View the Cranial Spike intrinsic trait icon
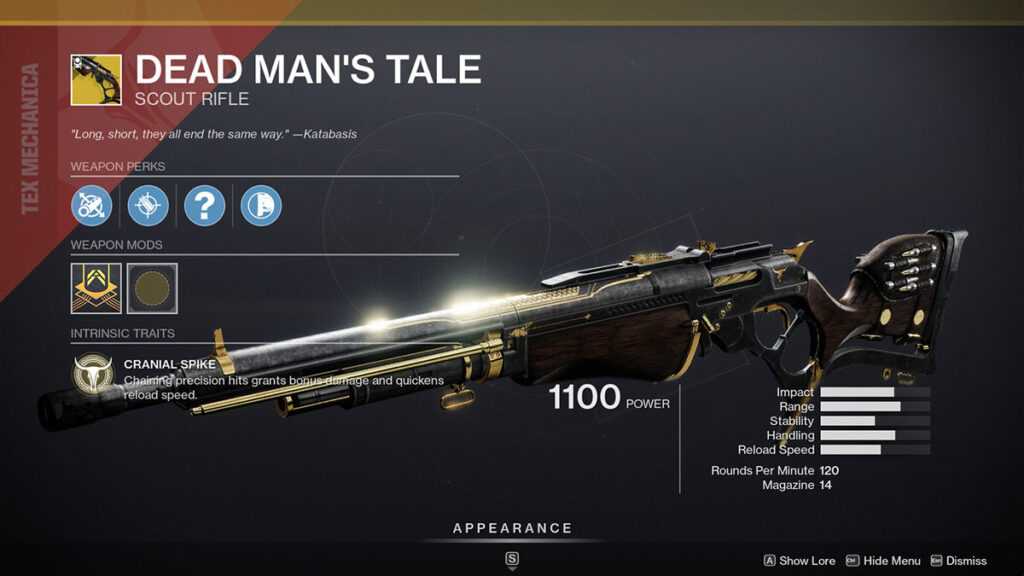Image resolution: width=1024 pixels, height=576 pixels. [x=92, y=374]
